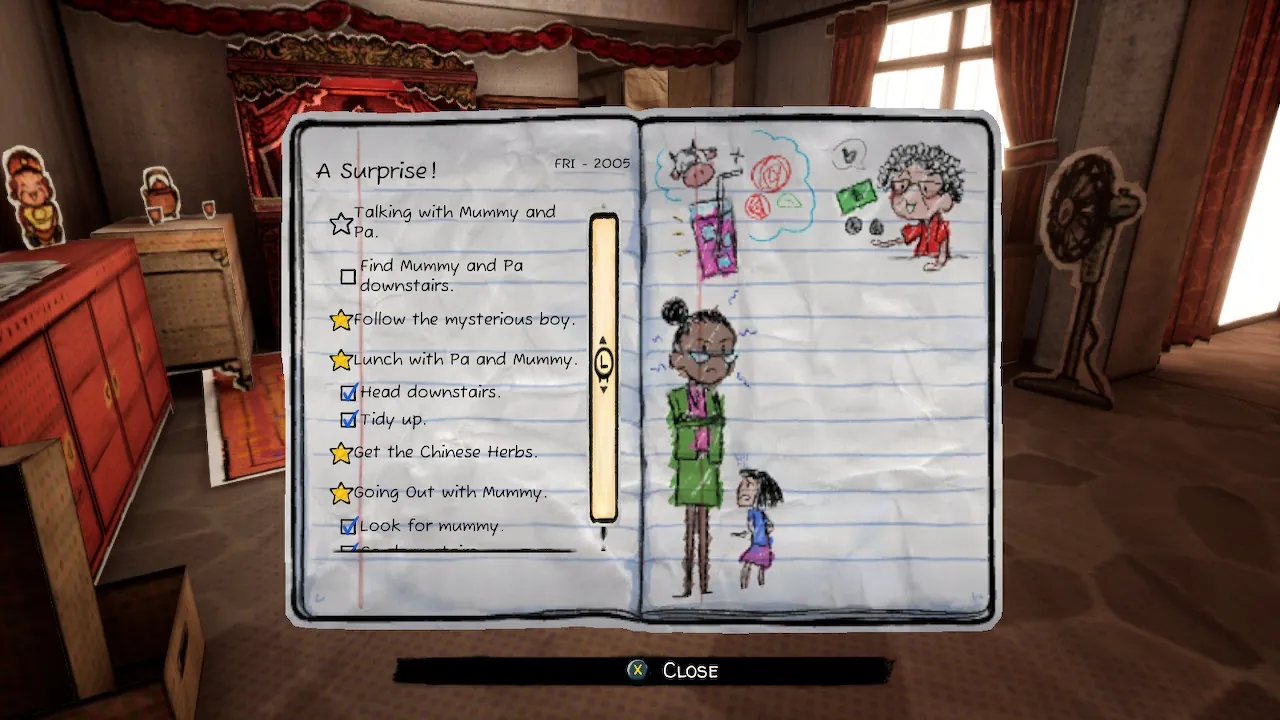This screenshot has width=1280, height=720.
Task: Click the outlined star next to Talking with Mummy and Pa
Action: click(340, 222)
